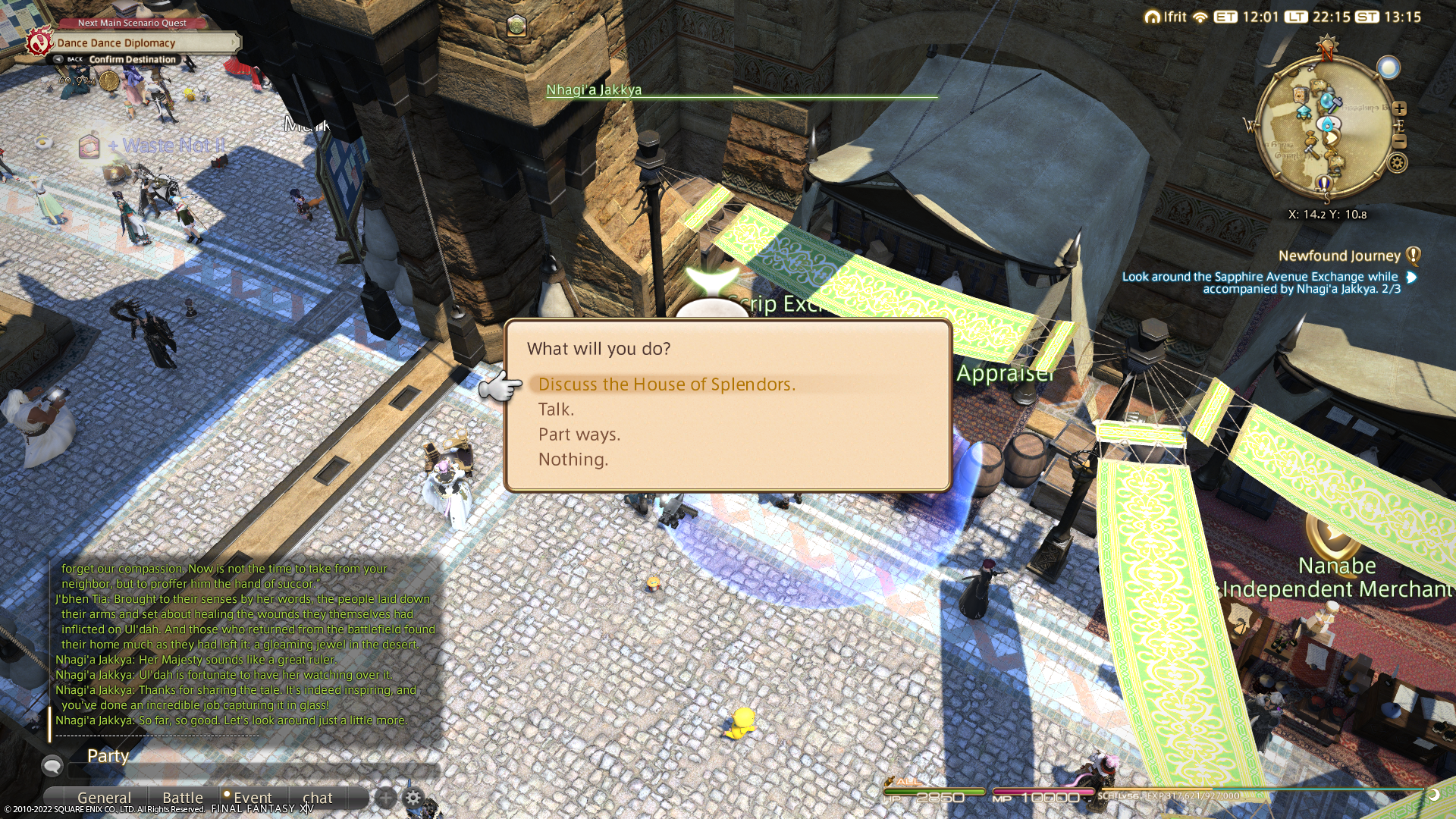Select the 'Talk.' dialogue option
1456x819 pixels.
tap(556, 409)
